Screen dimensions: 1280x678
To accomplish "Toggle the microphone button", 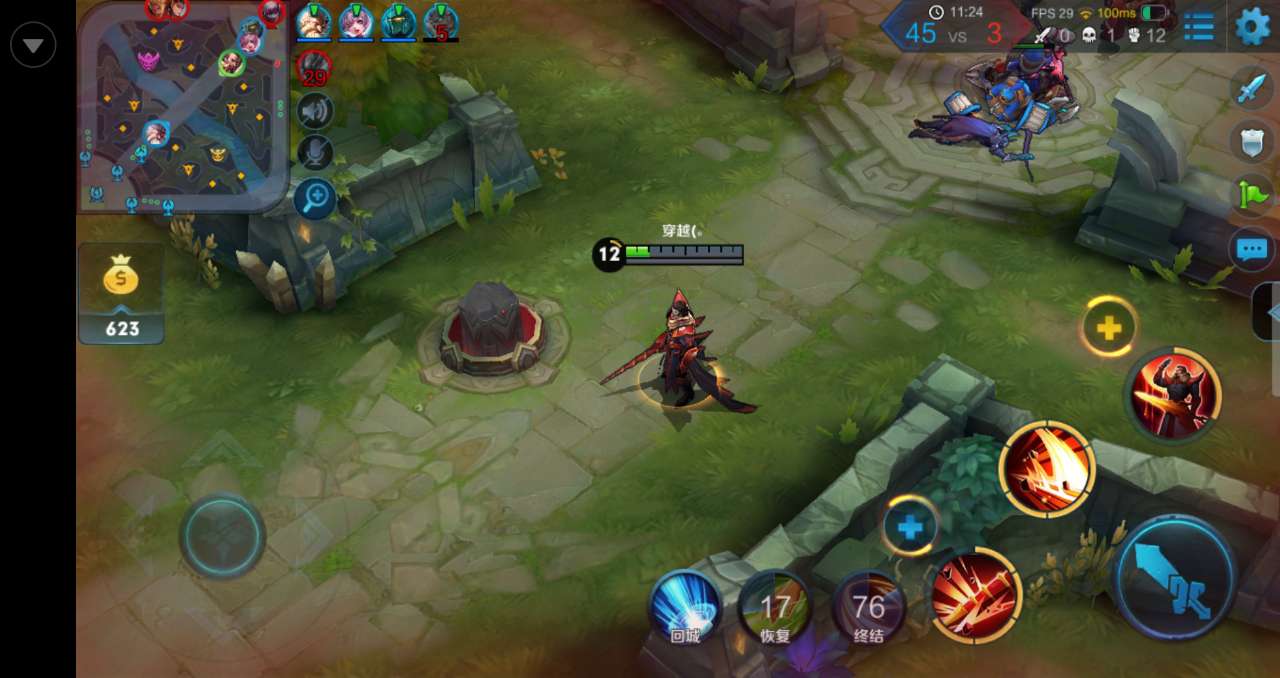I will [x=315, y=153].
